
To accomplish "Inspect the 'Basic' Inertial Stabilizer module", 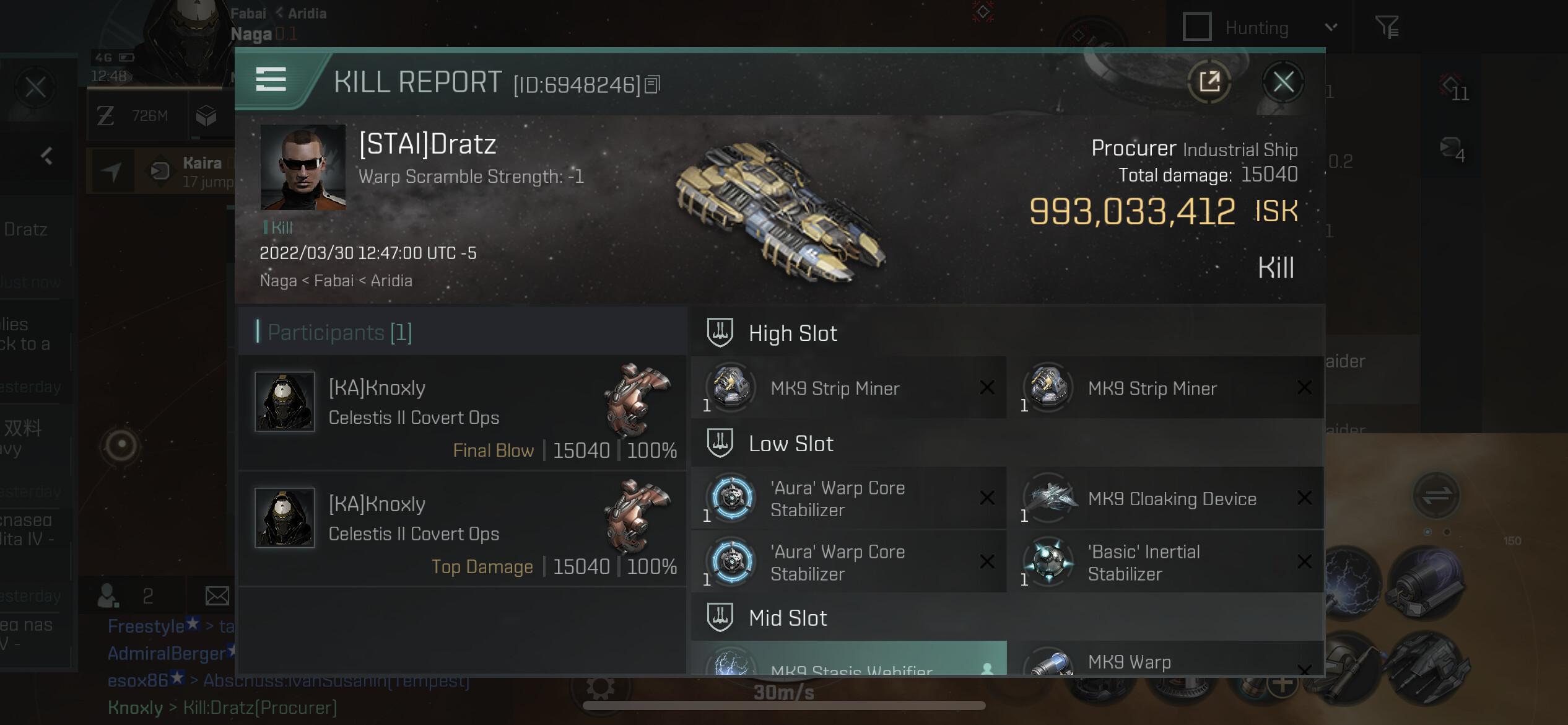I will click(x=1164, y=563).
